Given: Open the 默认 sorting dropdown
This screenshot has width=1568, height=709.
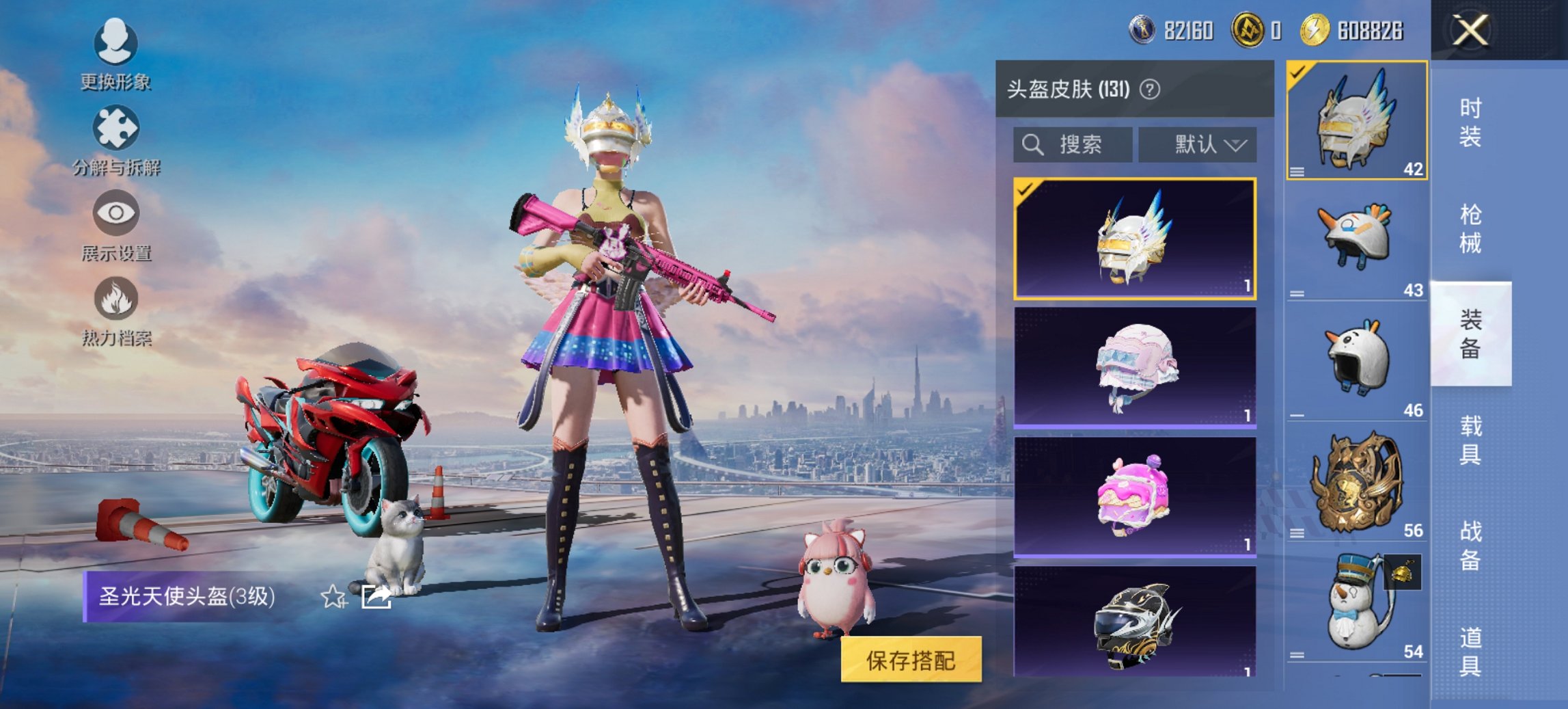Looking at the screenshot, I should point(1198,145).
